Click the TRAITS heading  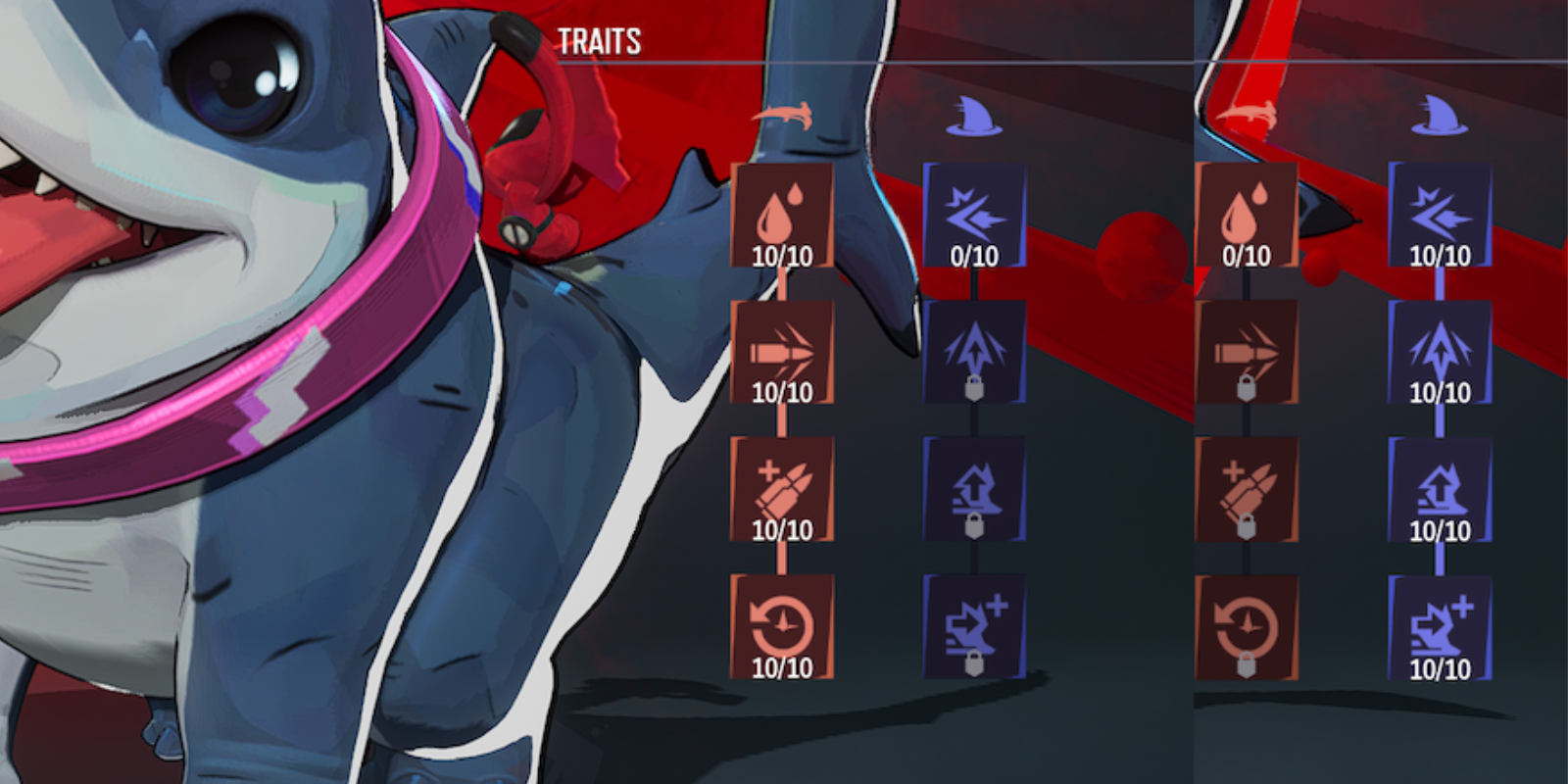600,41
